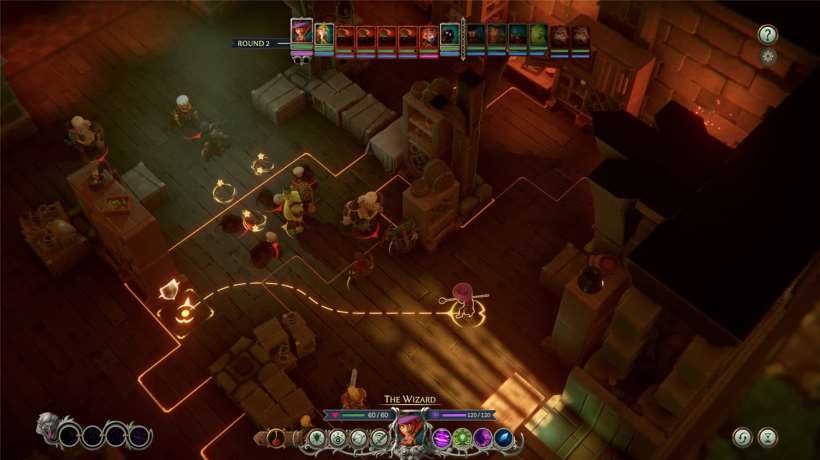Select the blonde hero turn-order portrait
The height and width of the screenshot is (460, 820).
pos(324,36)
